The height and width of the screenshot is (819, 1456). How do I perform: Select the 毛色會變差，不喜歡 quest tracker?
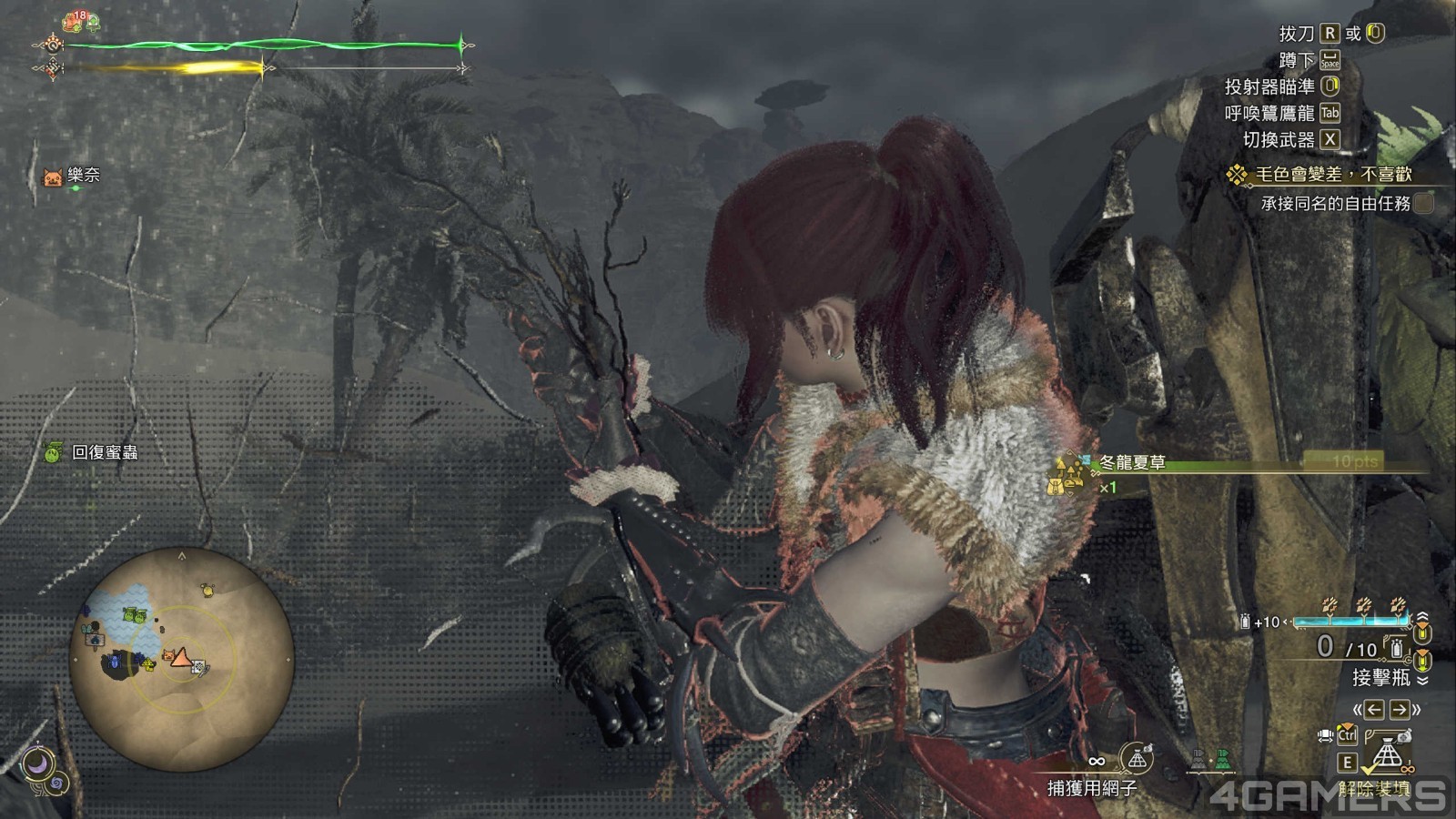(1332, 174)
